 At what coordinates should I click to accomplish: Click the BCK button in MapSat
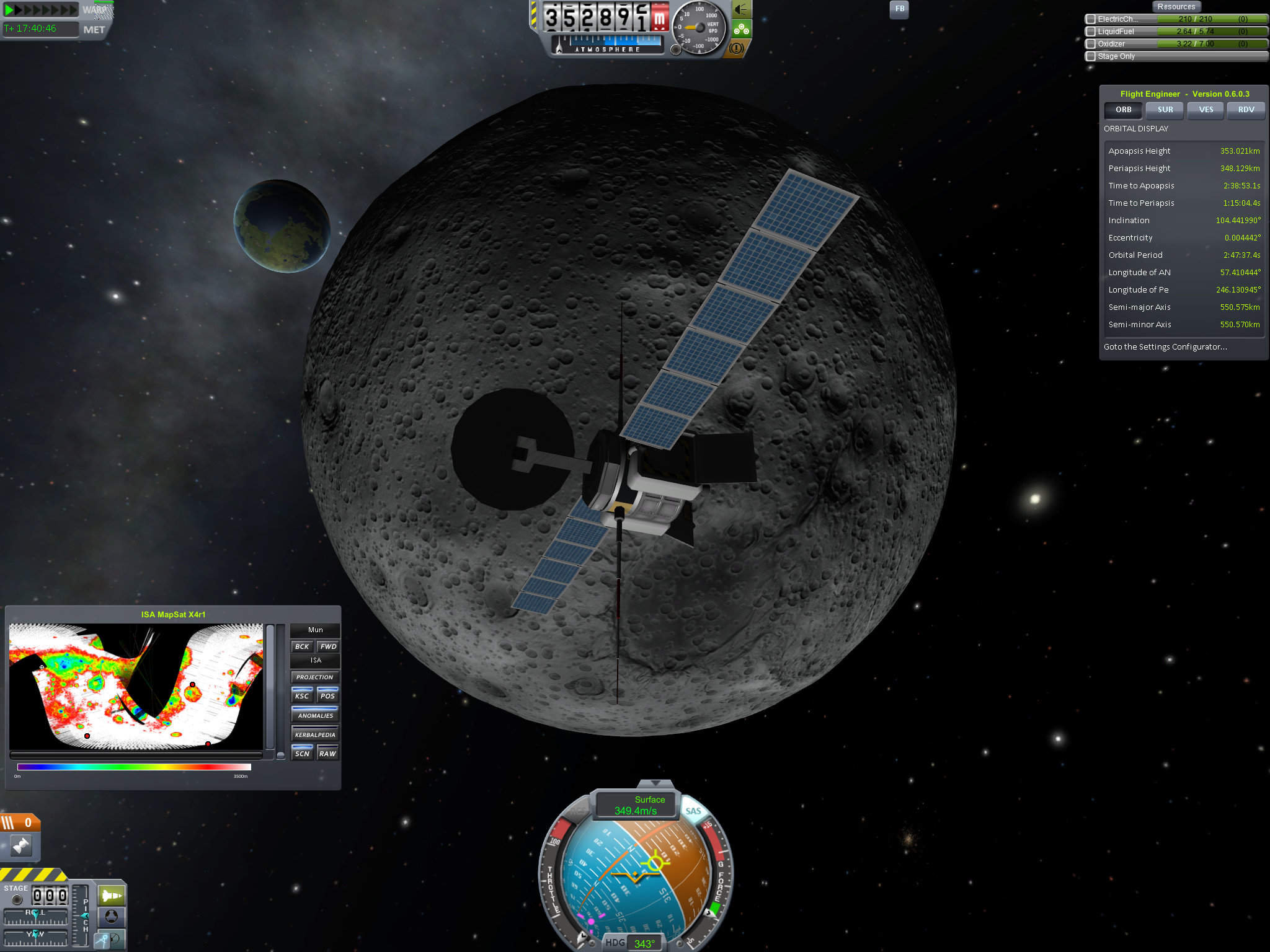[302, 646]
